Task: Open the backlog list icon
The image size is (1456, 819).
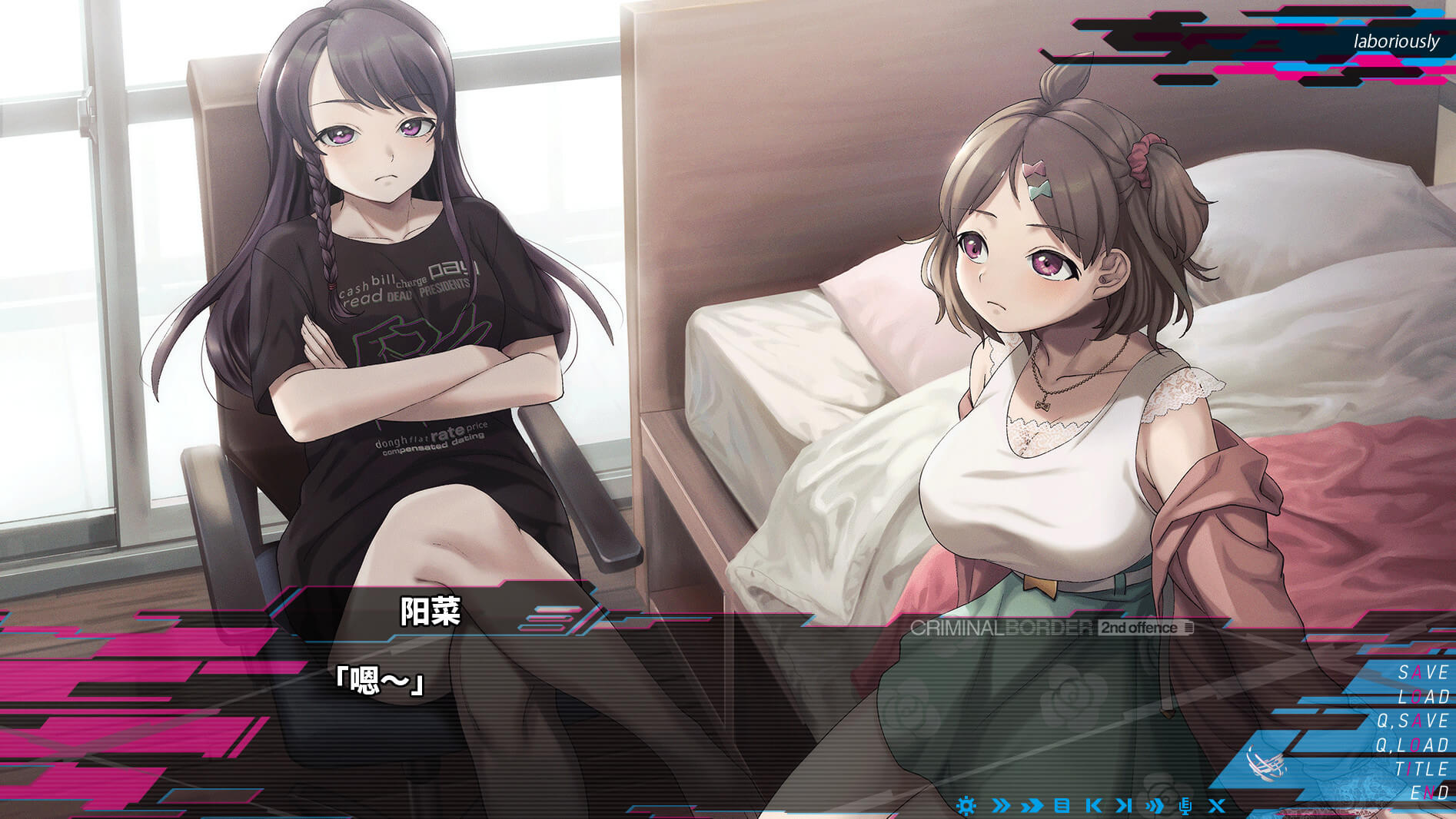Action: [x=1062, y=805]
